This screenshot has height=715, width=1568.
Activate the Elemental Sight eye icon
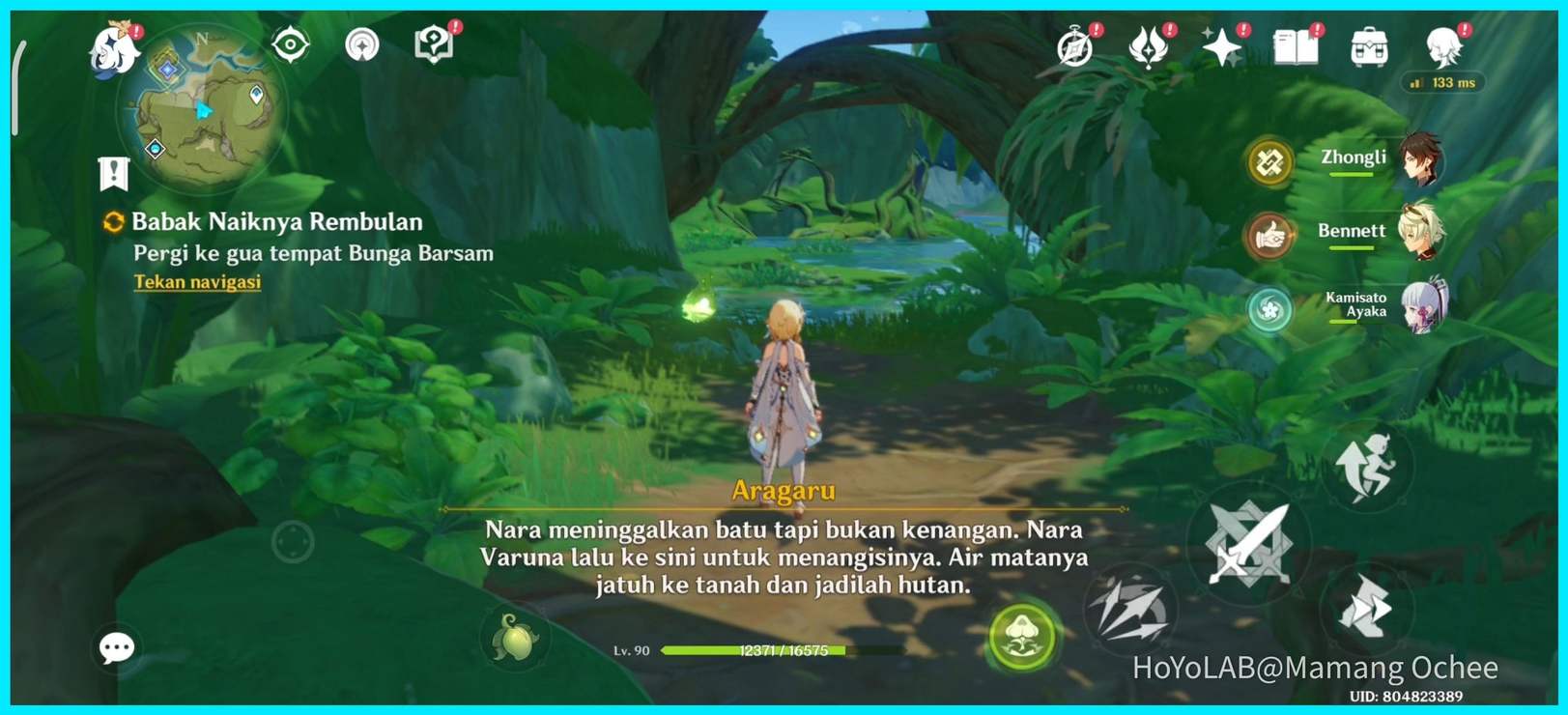289,44
